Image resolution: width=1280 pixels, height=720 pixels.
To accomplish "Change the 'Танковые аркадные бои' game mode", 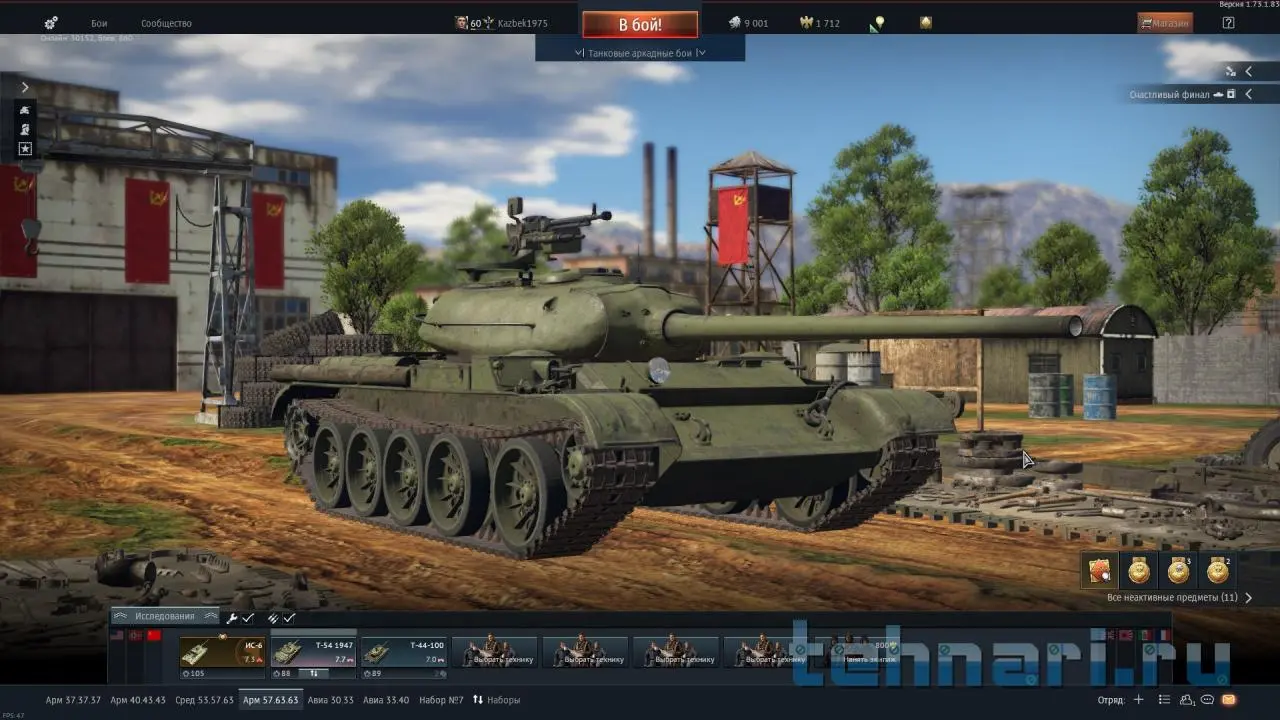I will (640, 53).
